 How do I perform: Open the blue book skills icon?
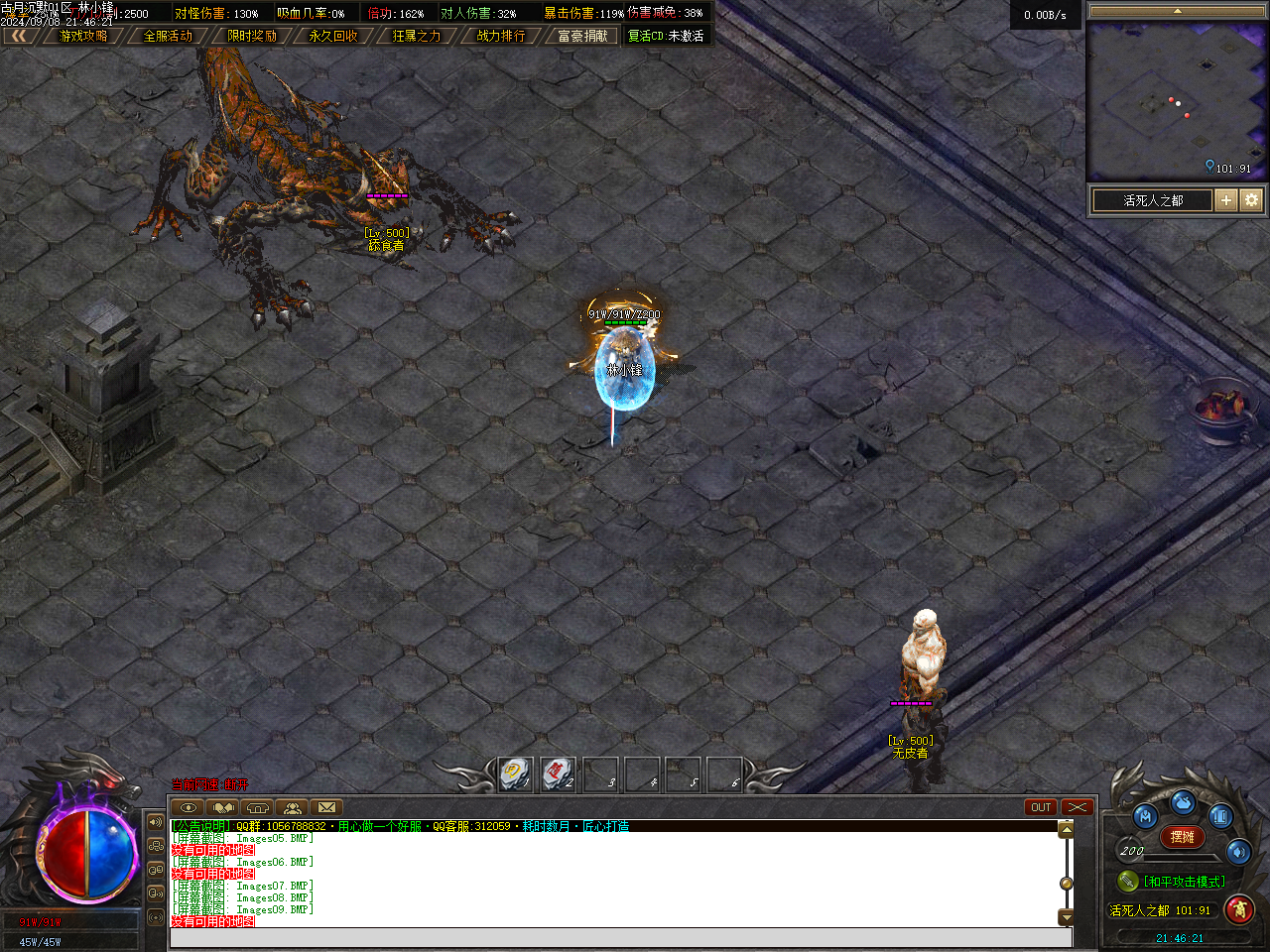(x=1219, y=817)
